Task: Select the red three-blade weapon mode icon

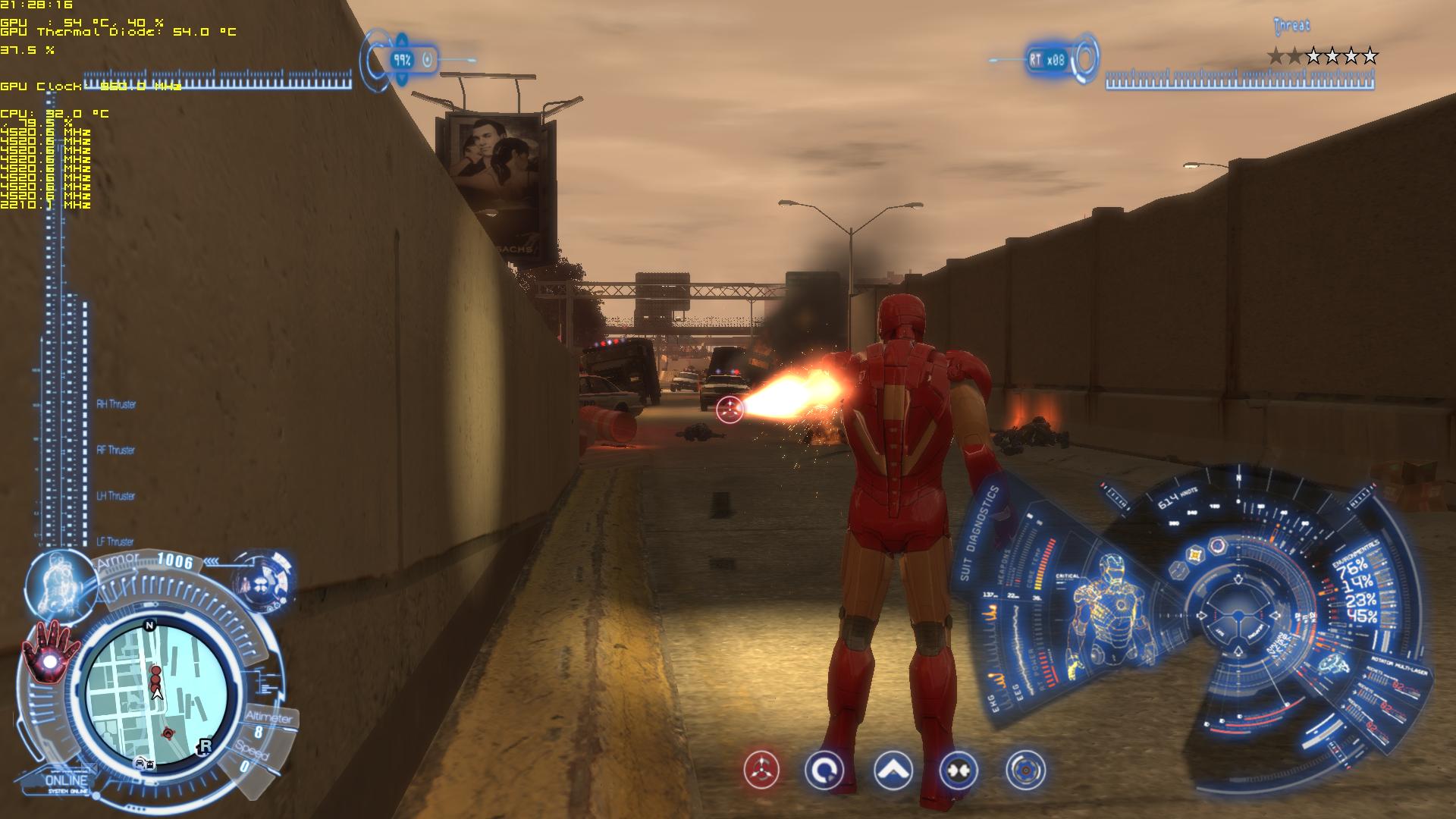Action: (x=761, y=770)
